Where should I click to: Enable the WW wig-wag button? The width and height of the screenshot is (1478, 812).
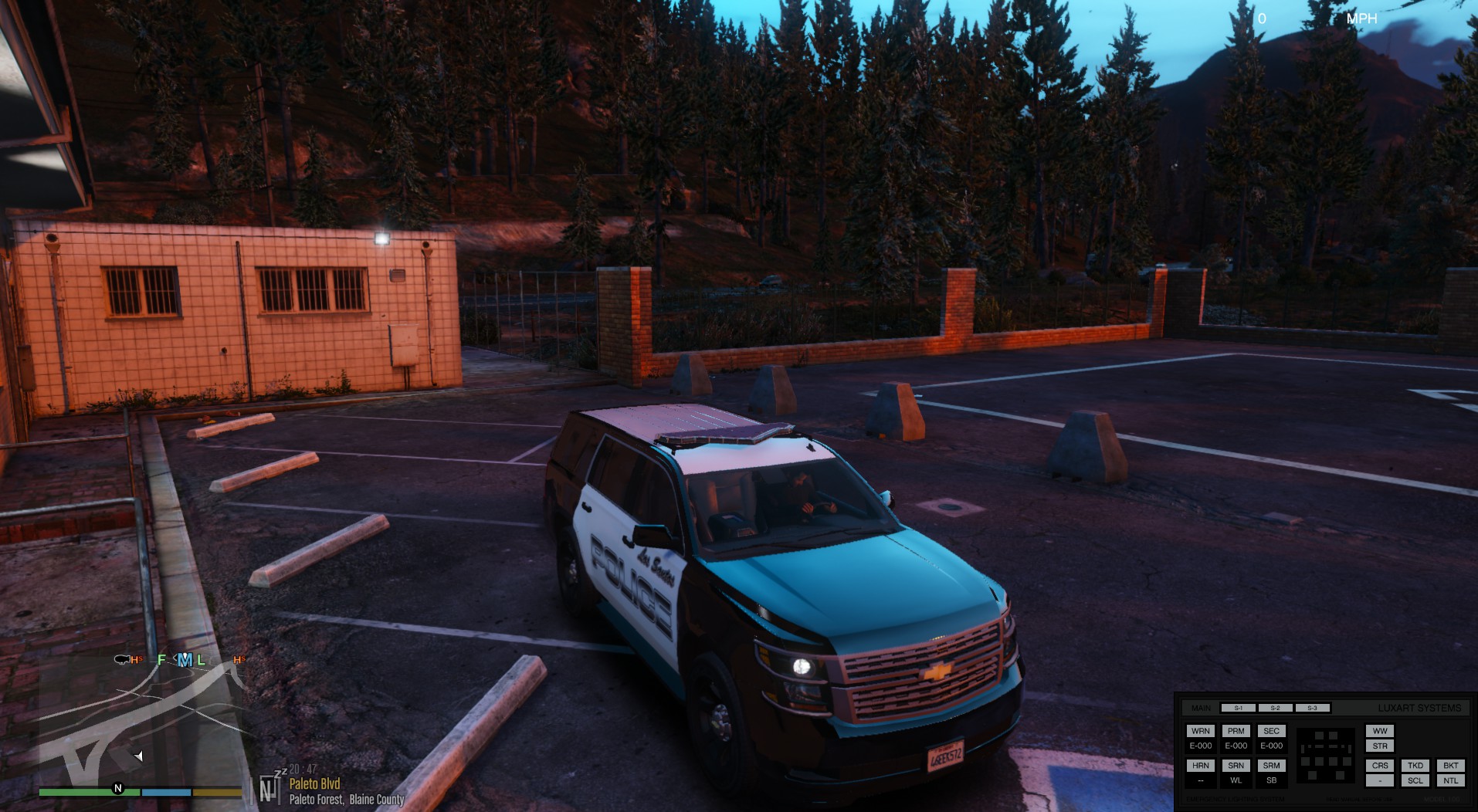pyautogui.click(x=1380, y=731)
